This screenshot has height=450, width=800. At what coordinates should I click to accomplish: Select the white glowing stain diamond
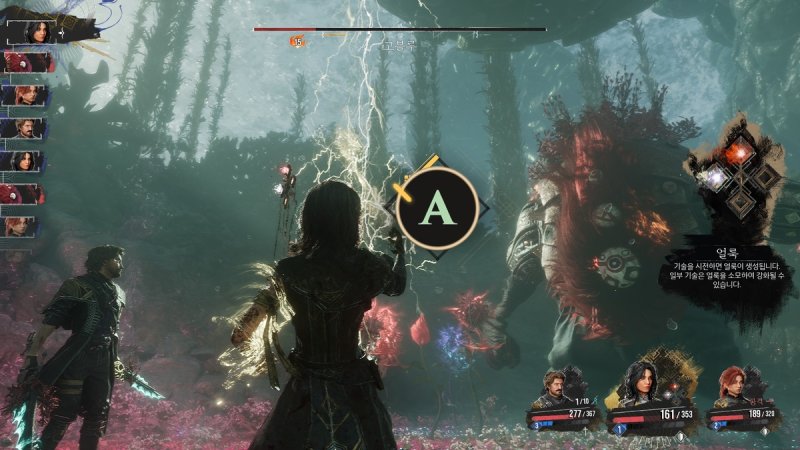(717, 176)
